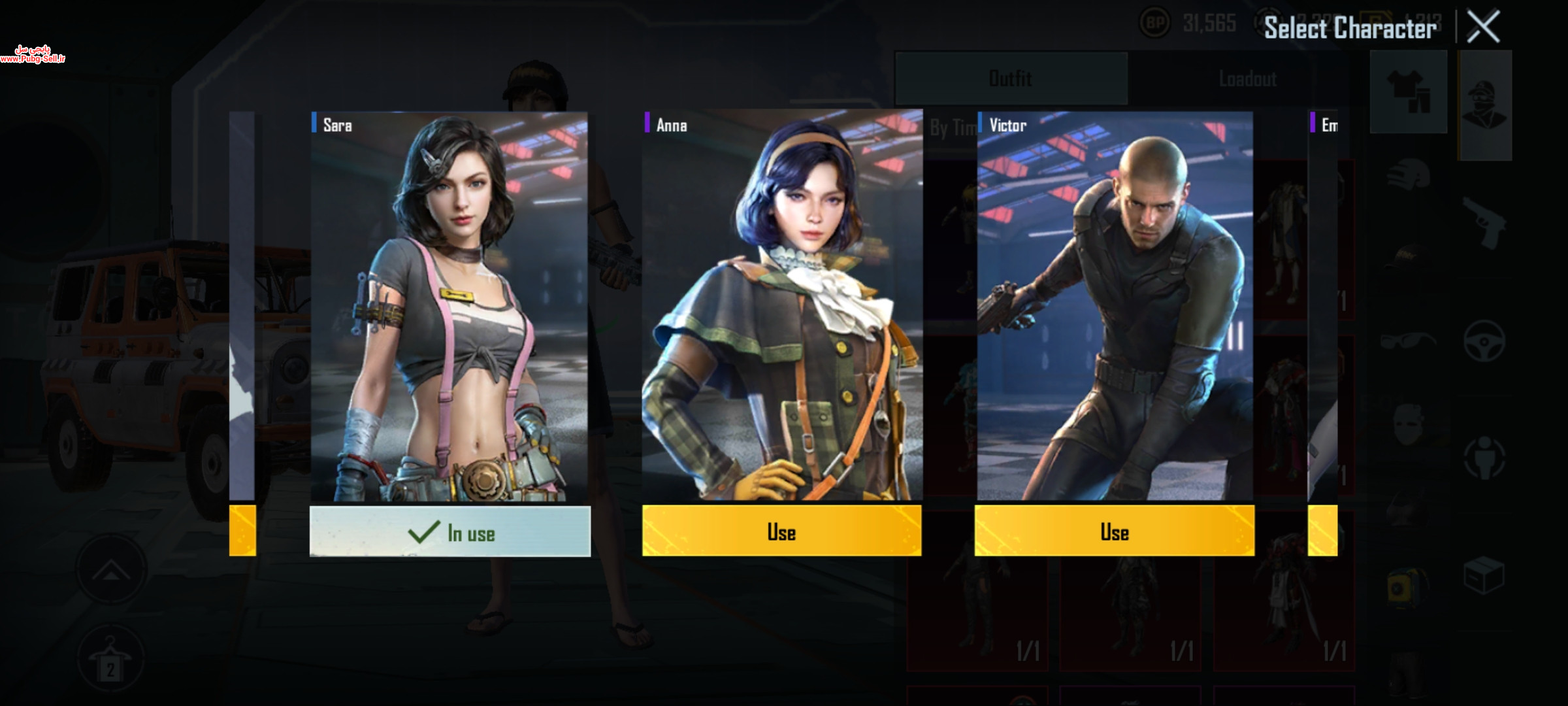Click Sara's In use button
This screenshot has height=706, width=1568.
pos(449,531)
